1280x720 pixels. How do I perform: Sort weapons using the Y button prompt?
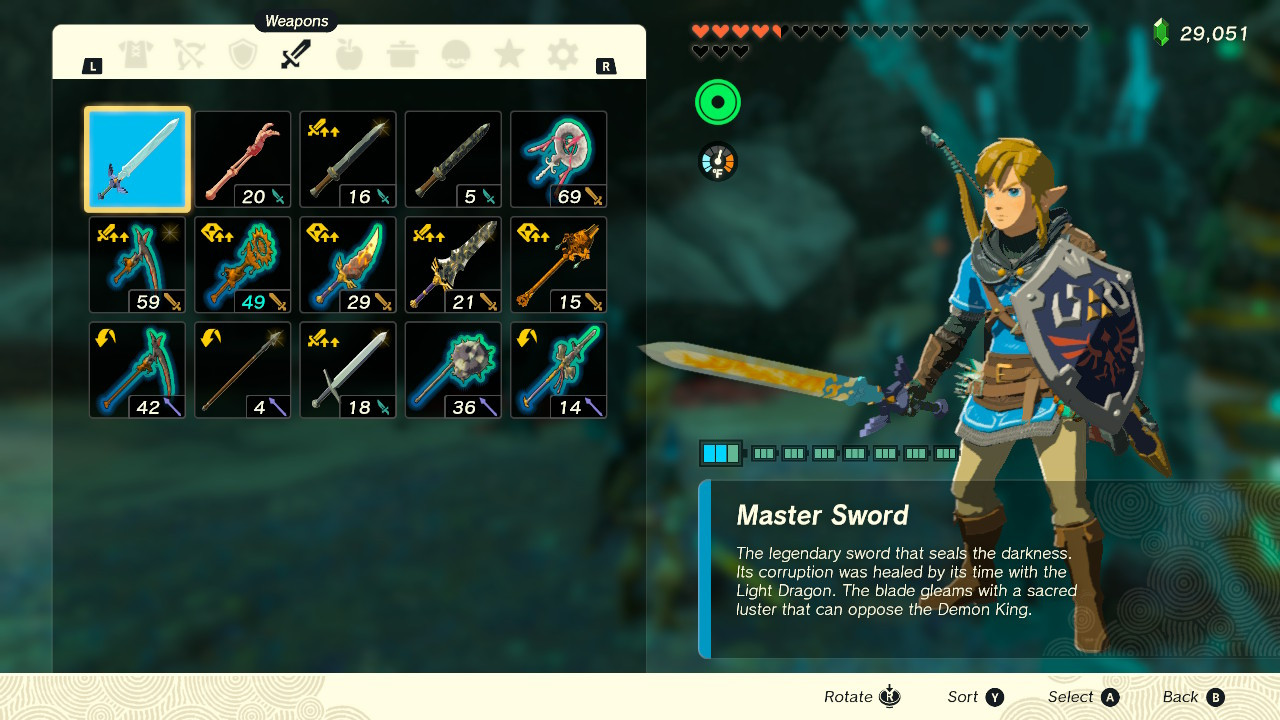tap(975, 696)
